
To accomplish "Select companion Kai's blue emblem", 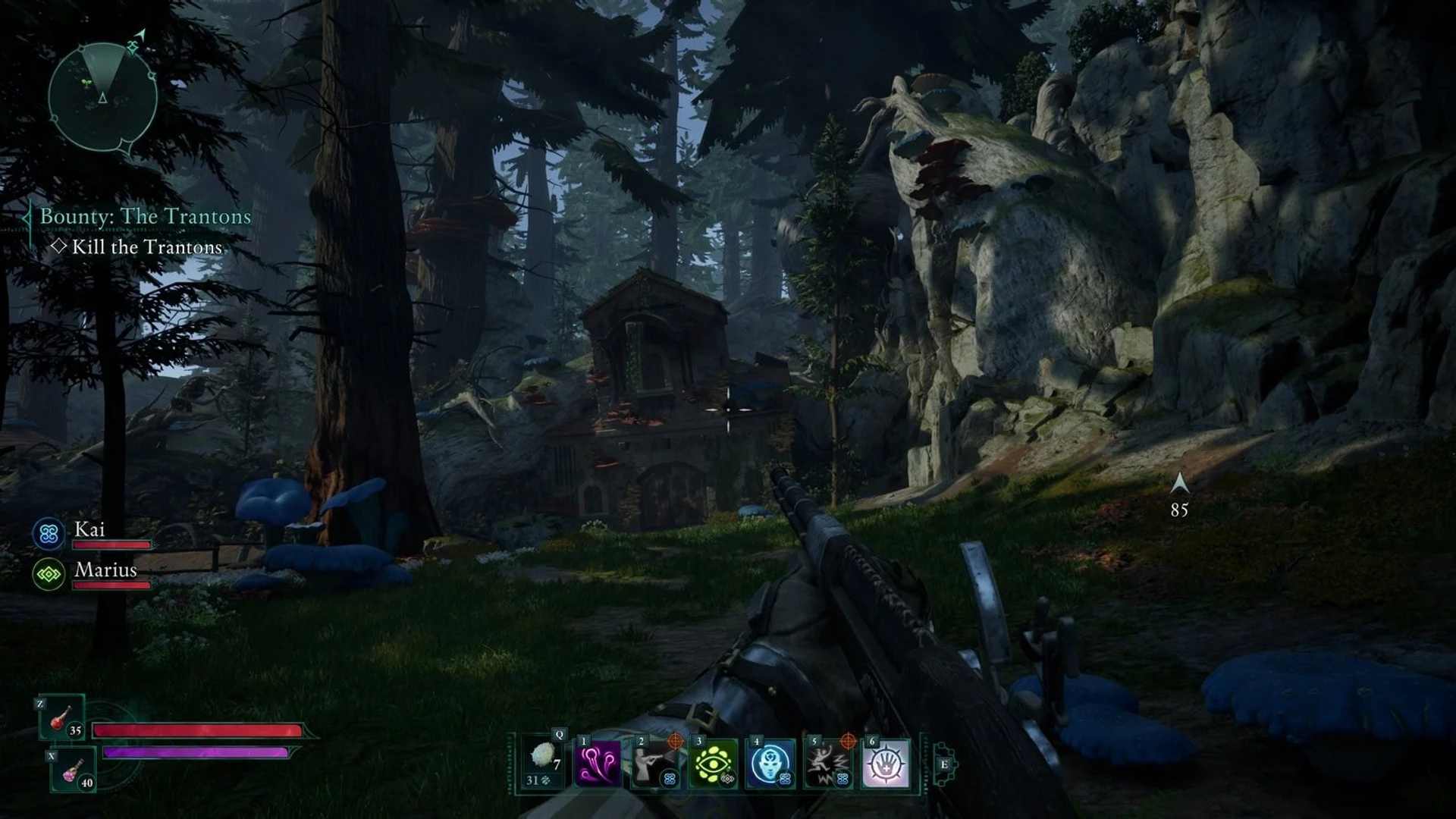I will [x=49, y=534].
